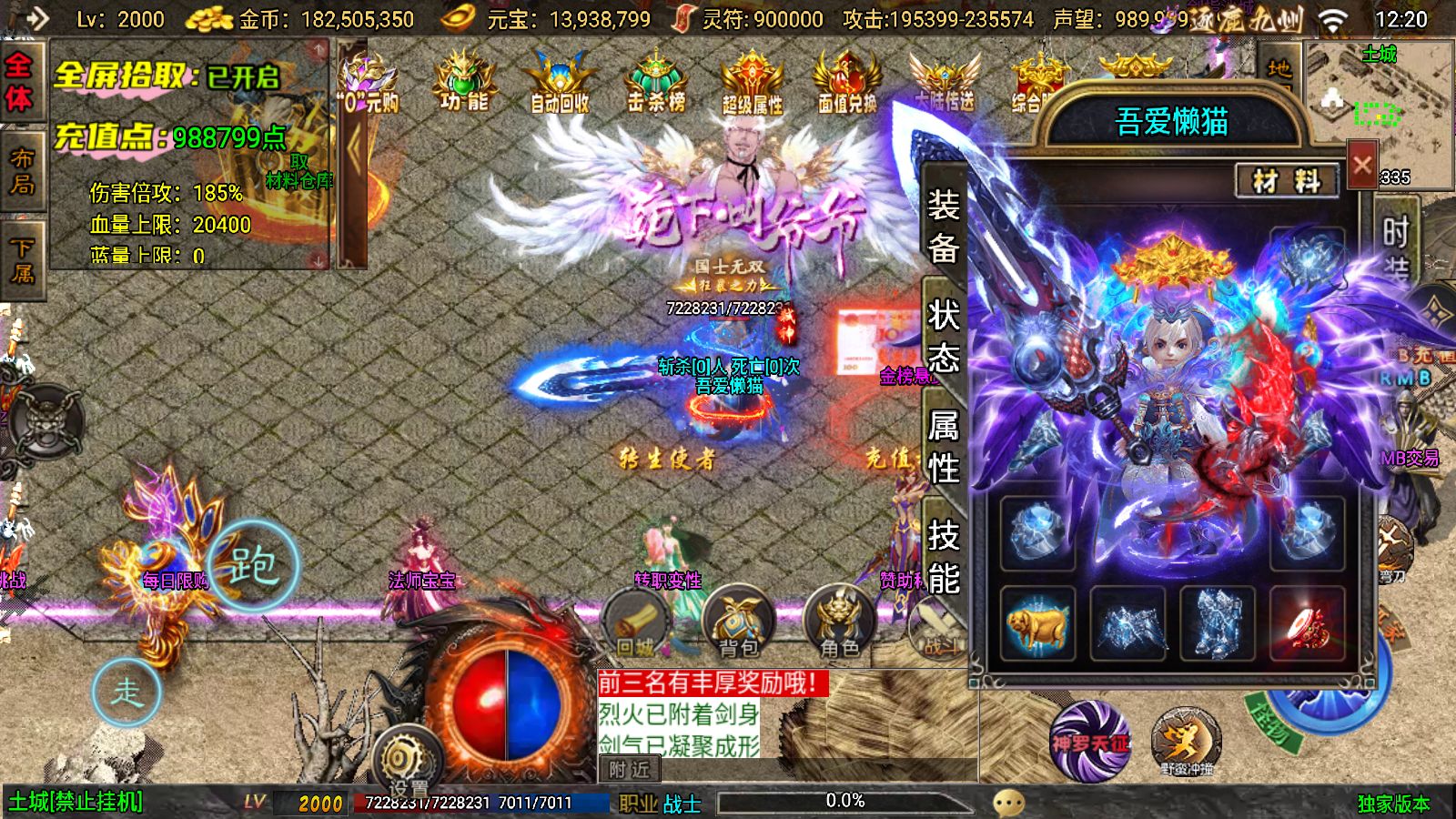Switch chat to the 附近 nearby channel
Viewport: 1456px width, 819px height.
[x=629, y=770]
